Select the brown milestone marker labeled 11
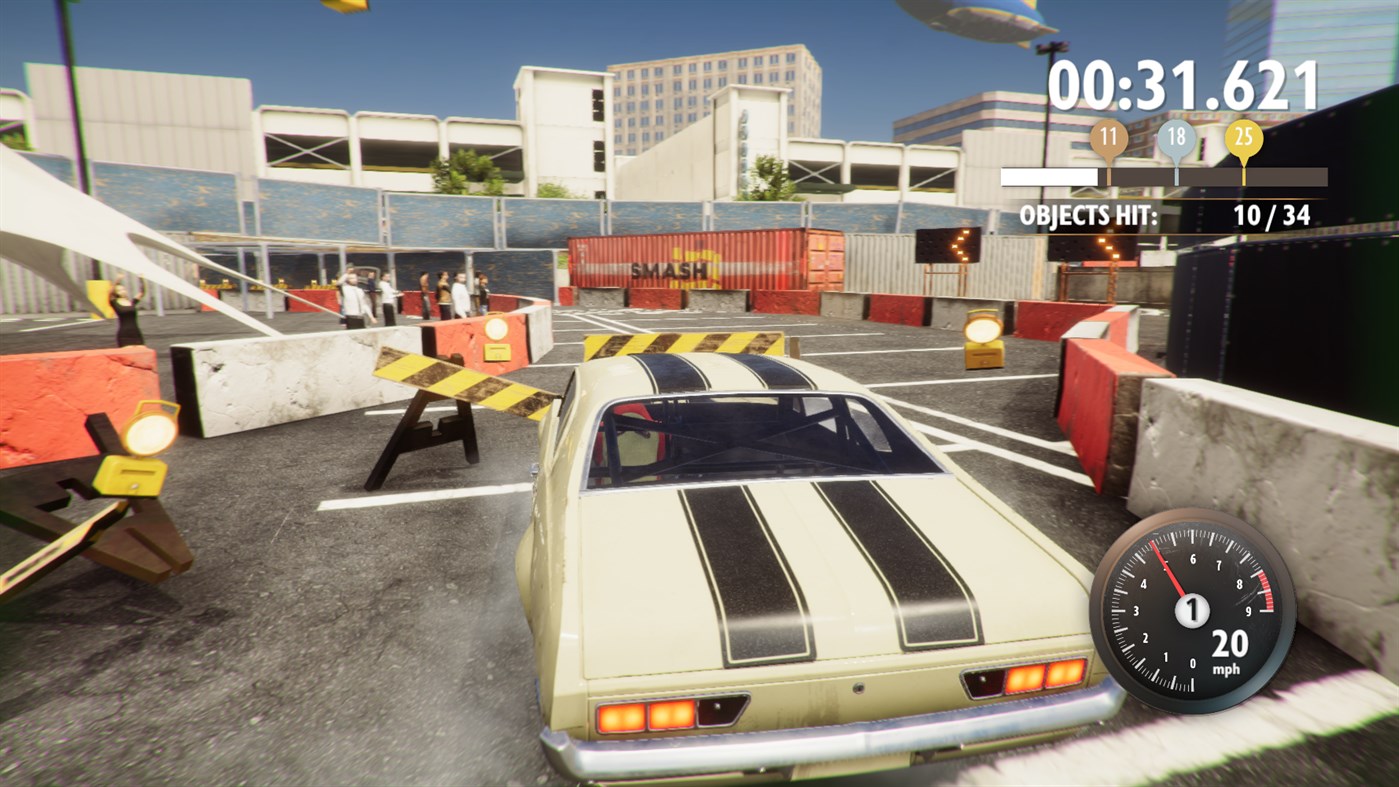Screen dimensions: 1399x787 tap(1110, 135)
